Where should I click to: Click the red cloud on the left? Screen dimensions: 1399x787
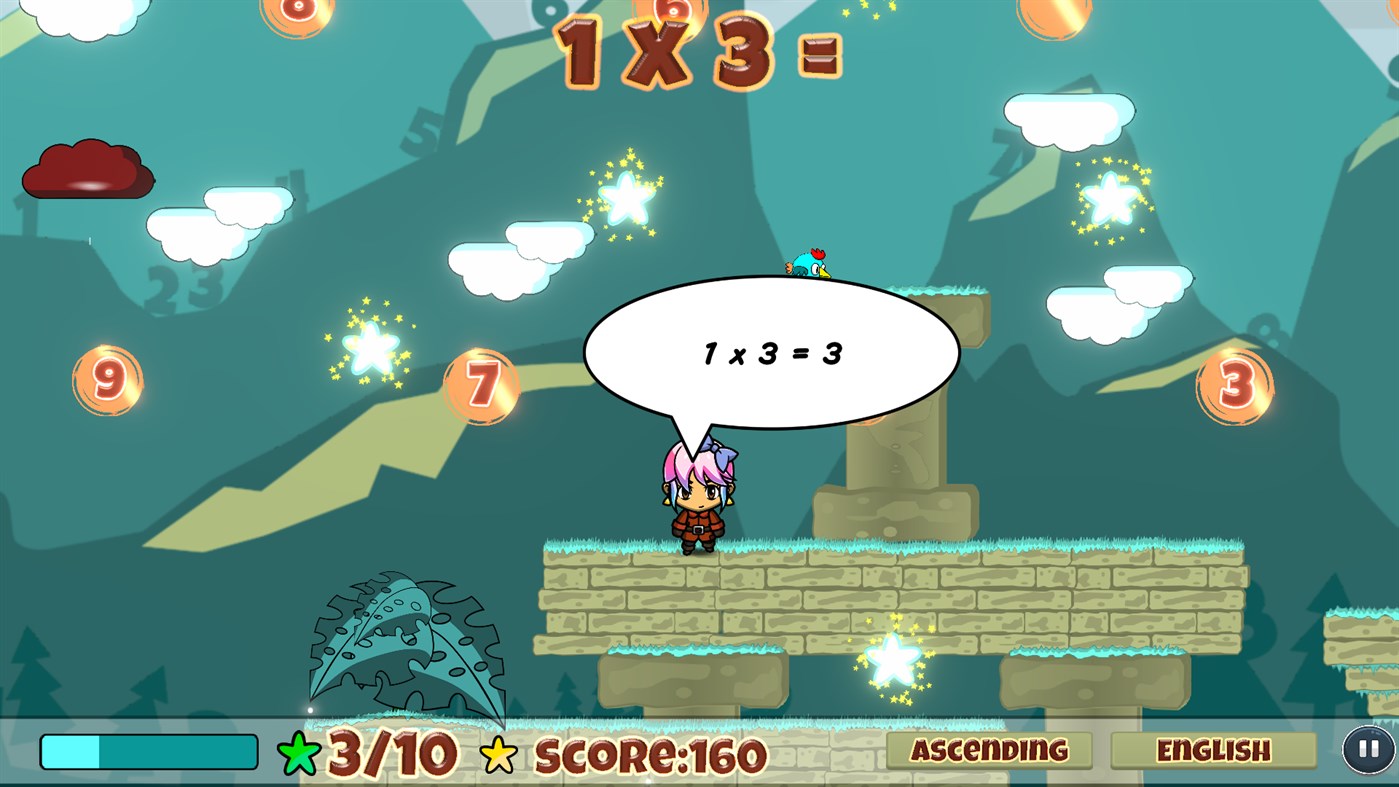coord(87,170)
